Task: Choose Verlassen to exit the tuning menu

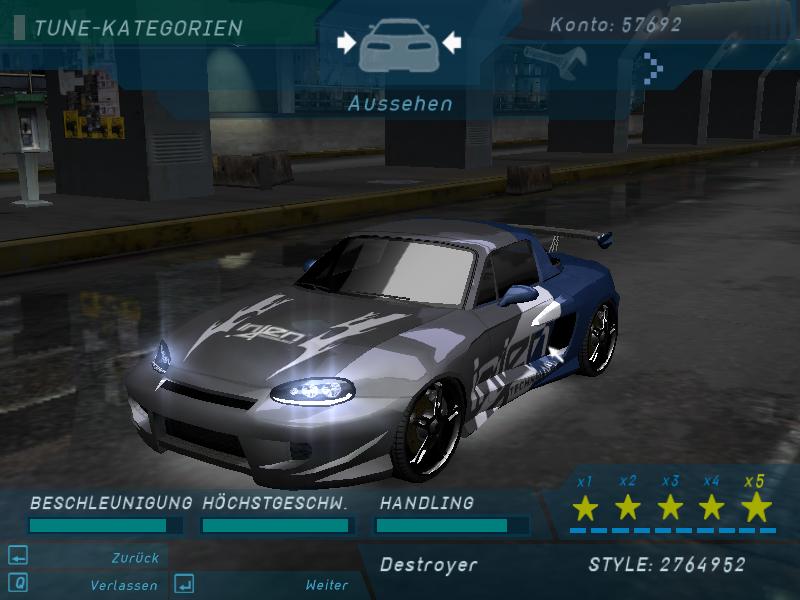Action: click(x=123, y=585)
